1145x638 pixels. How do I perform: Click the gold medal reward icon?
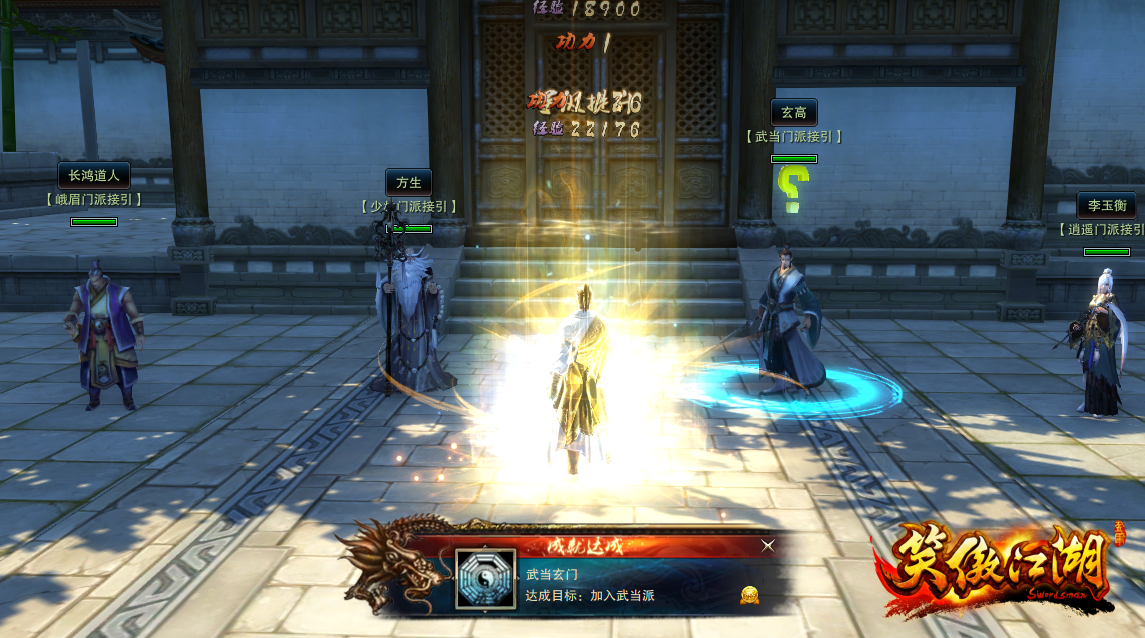749,596
